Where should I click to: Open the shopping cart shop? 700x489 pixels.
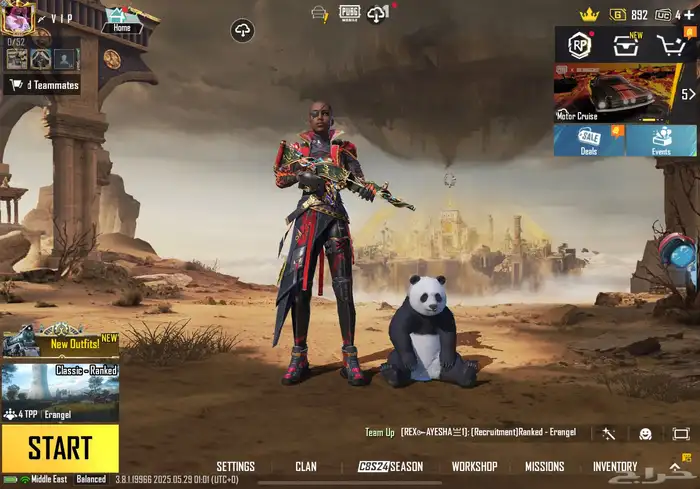tap(671, 45)
